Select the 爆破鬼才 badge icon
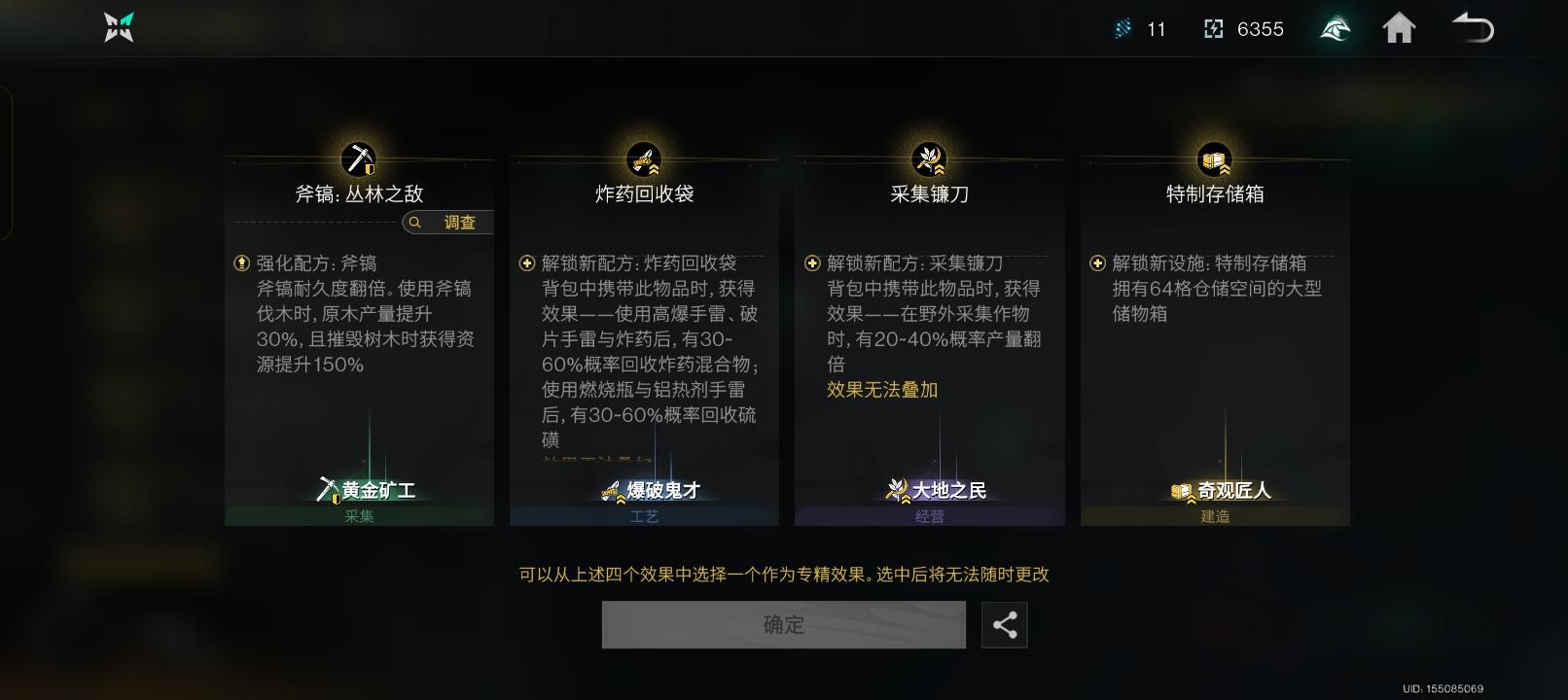Viewport: 1568px width, 700px height. pos(611,491)
